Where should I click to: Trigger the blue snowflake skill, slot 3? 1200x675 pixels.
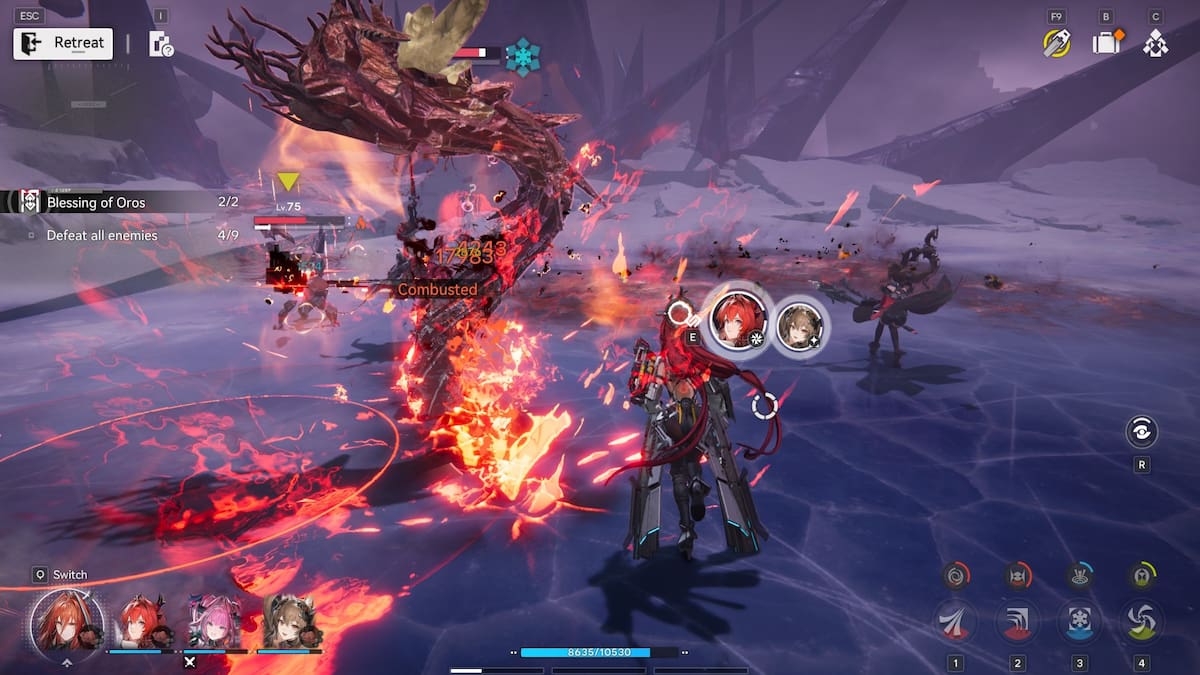[1080, 621]
